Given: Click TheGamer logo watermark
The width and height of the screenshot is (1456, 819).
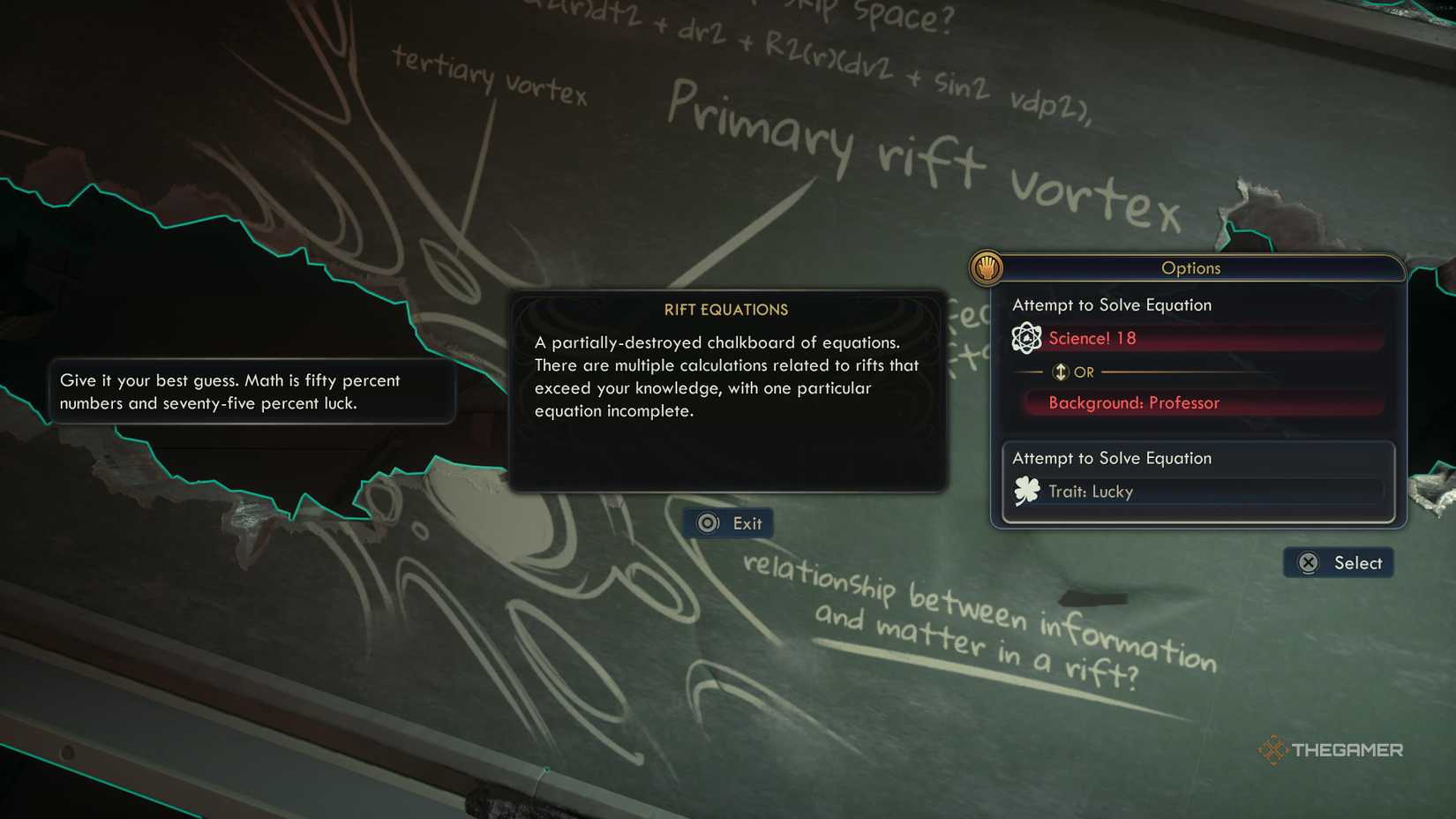Looking at the screenshot, I should pos(1332,749).
